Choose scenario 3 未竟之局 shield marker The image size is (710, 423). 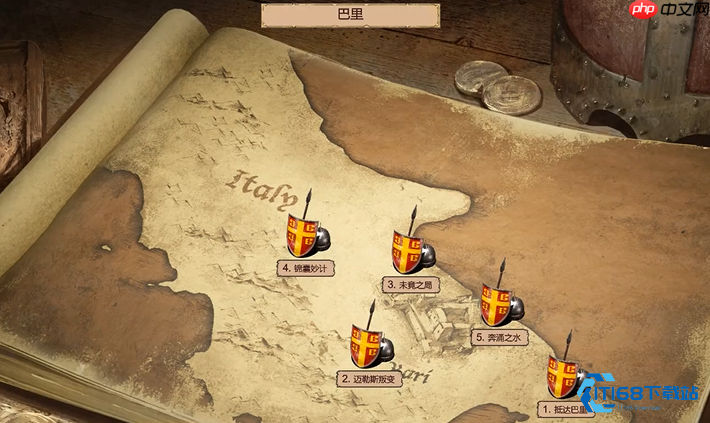coord(408,252)
